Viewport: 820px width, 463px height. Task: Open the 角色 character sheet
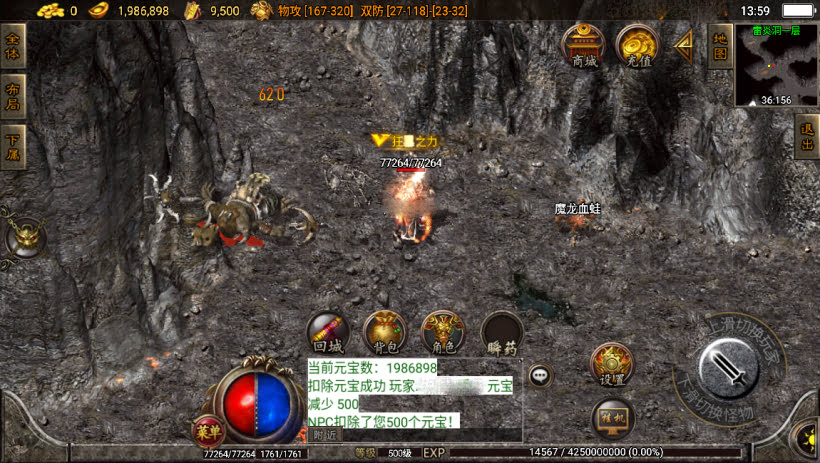443,334
